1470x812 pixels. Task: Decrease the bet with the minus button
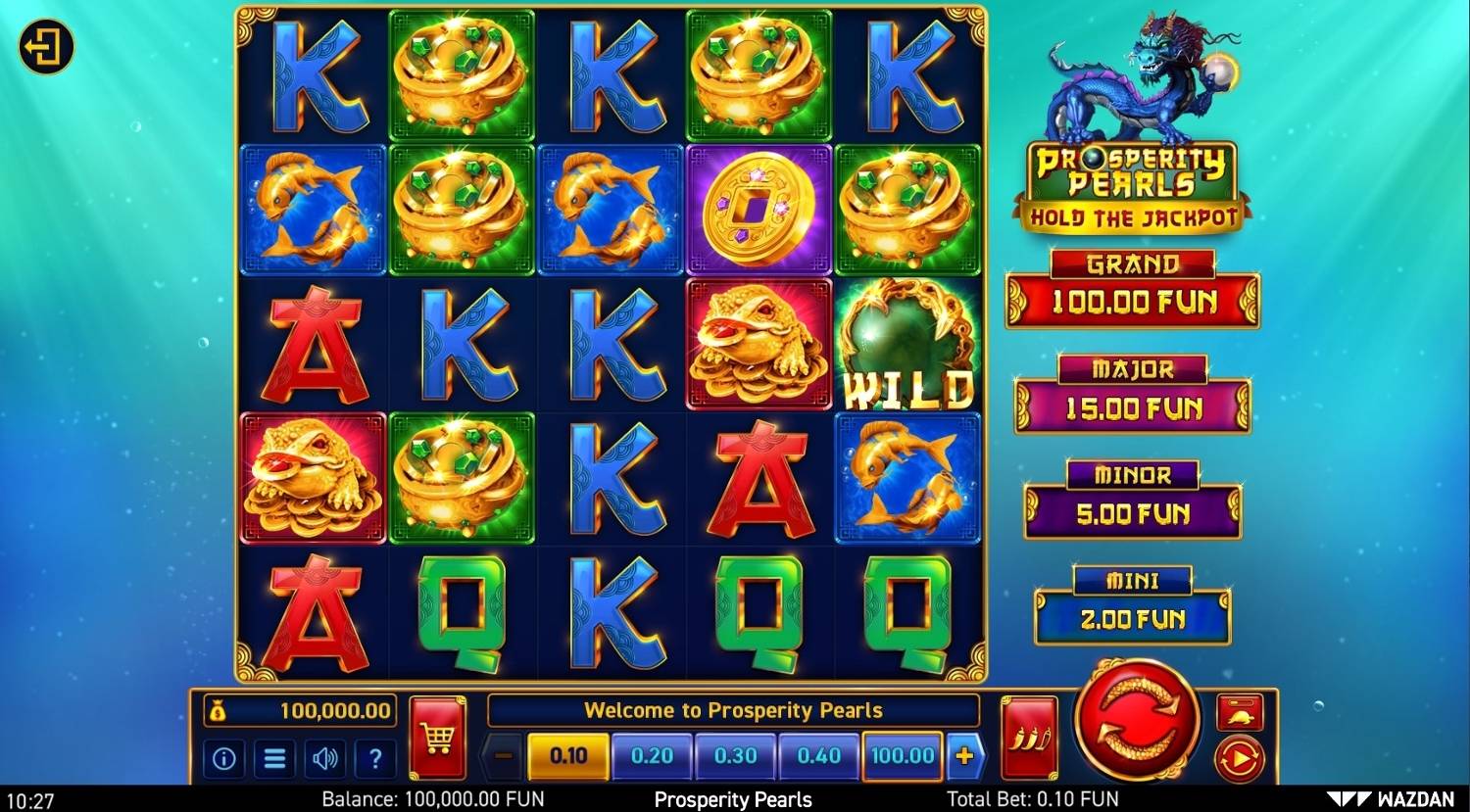click(x=504, y=756)
